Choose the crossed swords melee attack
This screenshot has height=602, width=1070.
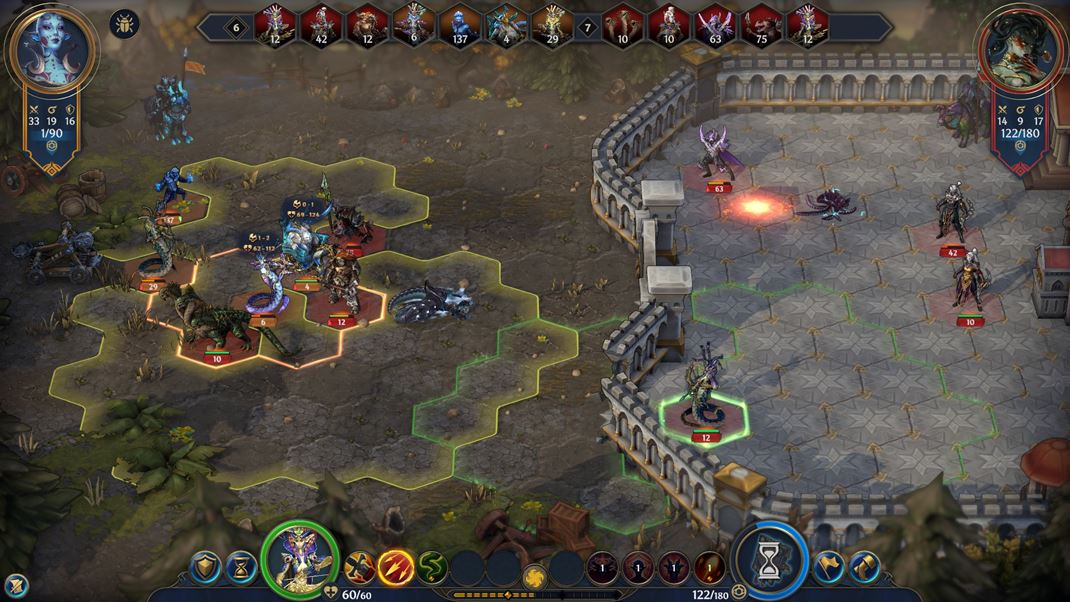point(360,568)
